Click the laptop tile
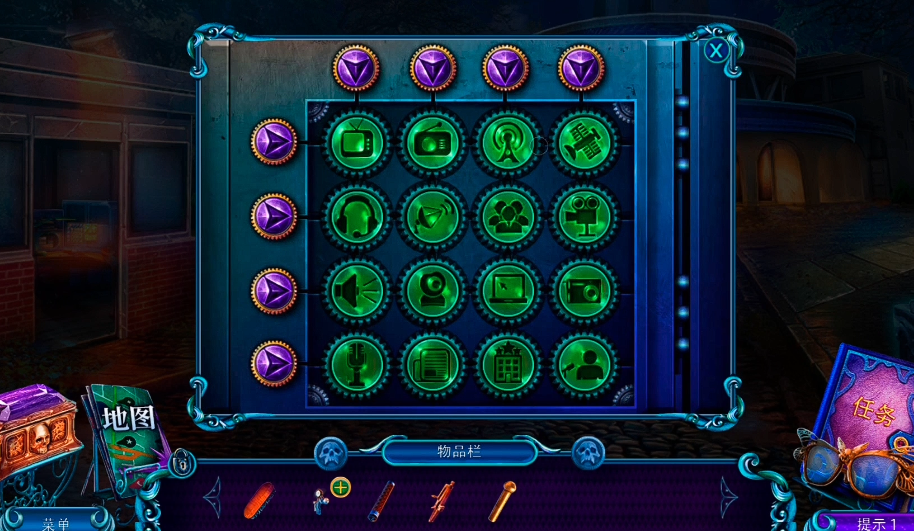Screen dimensions: 914x531 pos(507,290)
